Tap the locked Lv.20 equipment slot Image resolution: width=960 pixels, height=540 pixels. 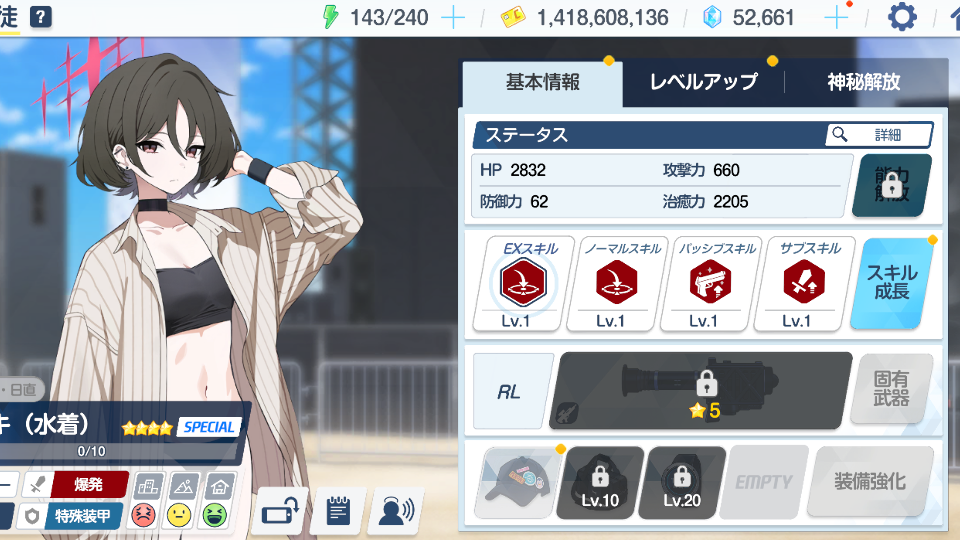click(x=683, y=482)
